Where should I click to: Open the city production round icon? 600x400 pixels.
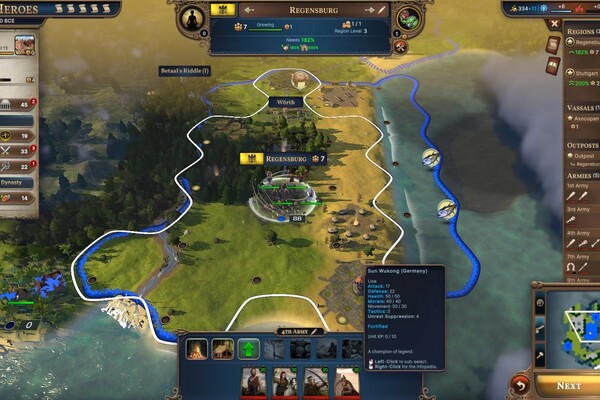coord(408,19)
